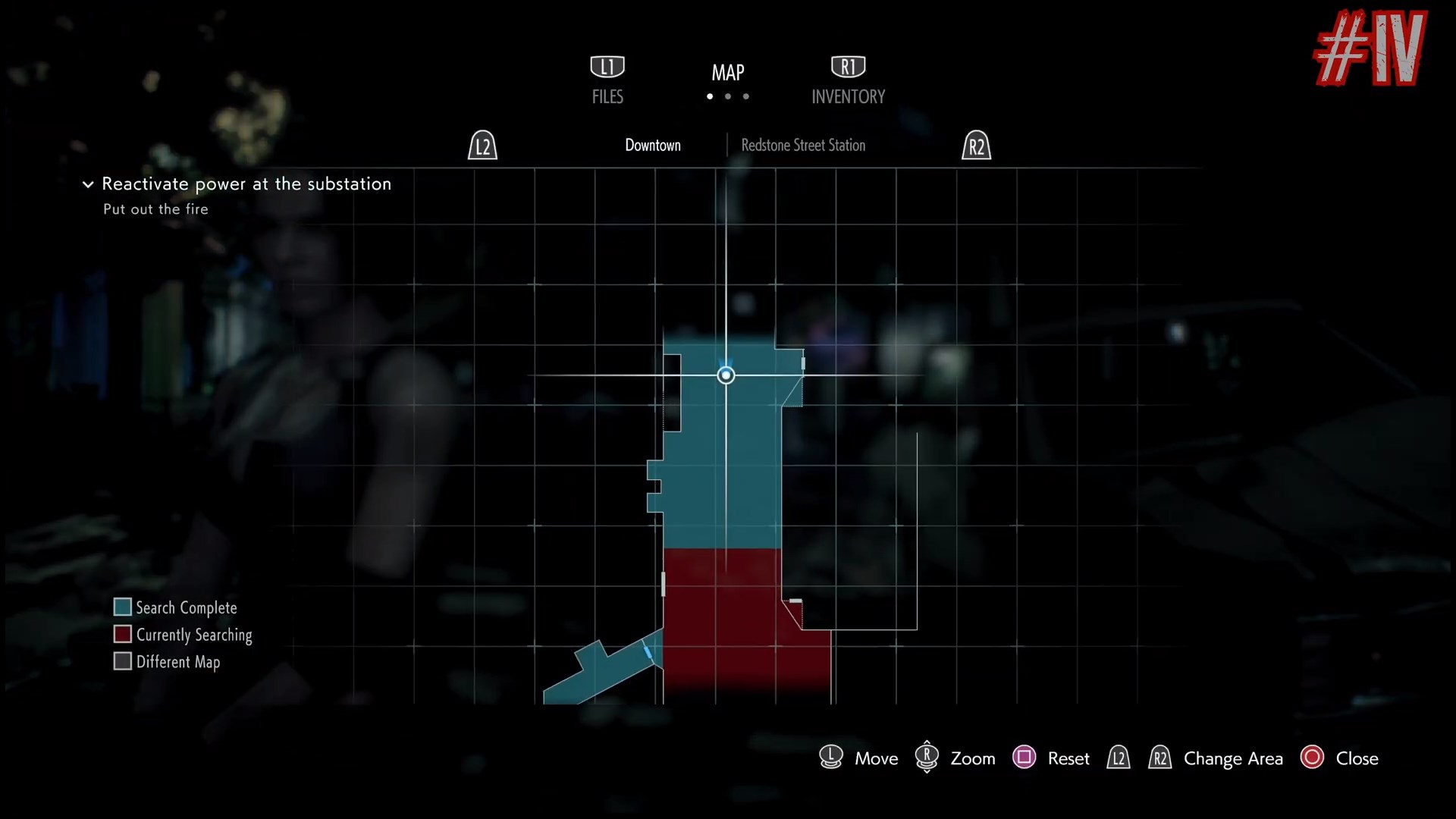Click the player position marker on the map
Viewport: 1456px width, 819px height.
726,375
